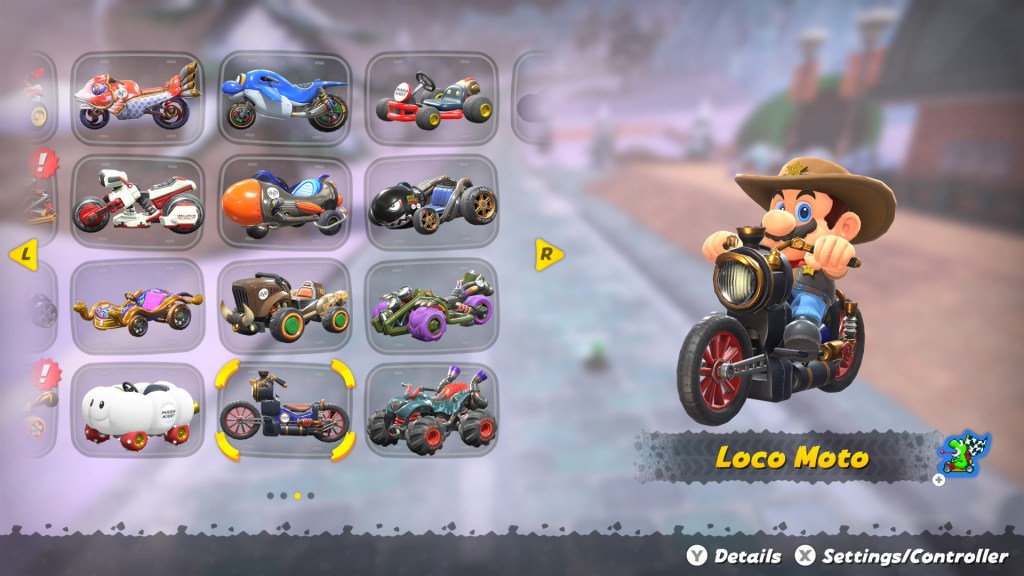This screenshot has height=576, width=1024.
Task: Go to previous vehicle page with L arrow
Action: 22,255
